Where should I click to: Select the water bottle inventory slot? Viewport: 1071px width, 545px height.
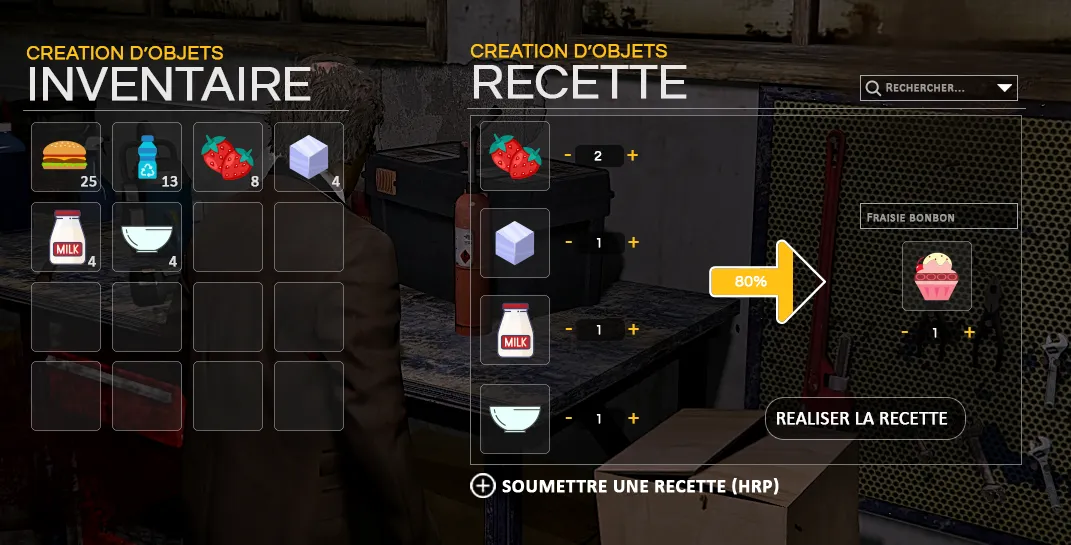click(147, 157)
